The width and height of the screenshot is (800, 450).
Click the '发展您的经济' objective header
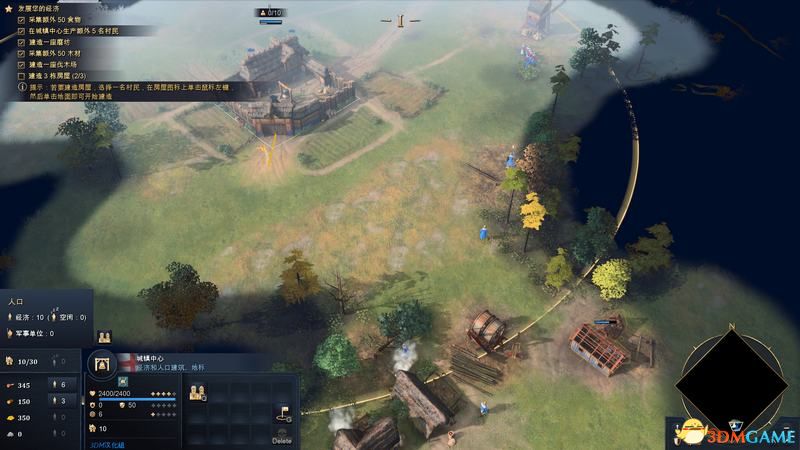(45, 8)
